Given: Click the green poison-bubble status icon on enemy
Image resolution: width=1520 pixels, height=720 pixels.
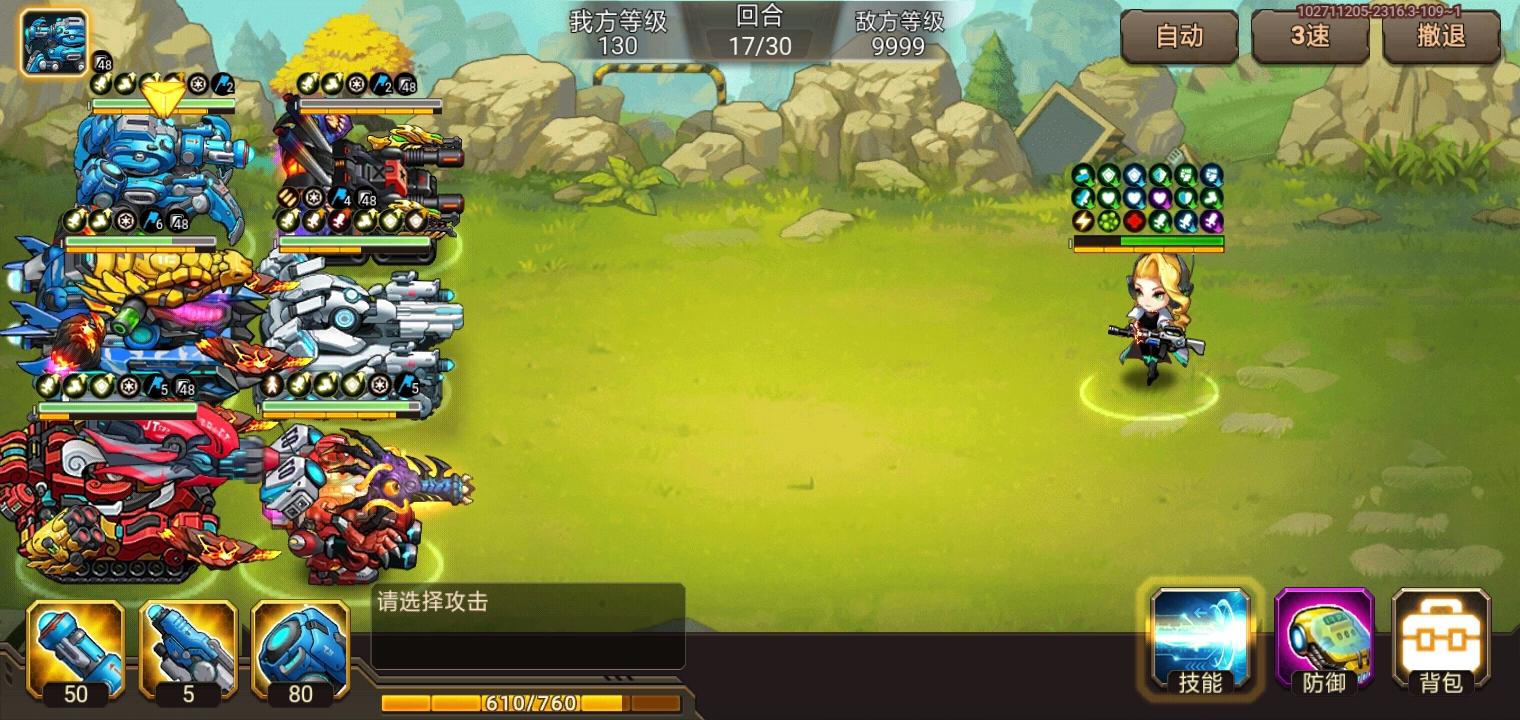Looking at the screenshot, I should 1109,222.
